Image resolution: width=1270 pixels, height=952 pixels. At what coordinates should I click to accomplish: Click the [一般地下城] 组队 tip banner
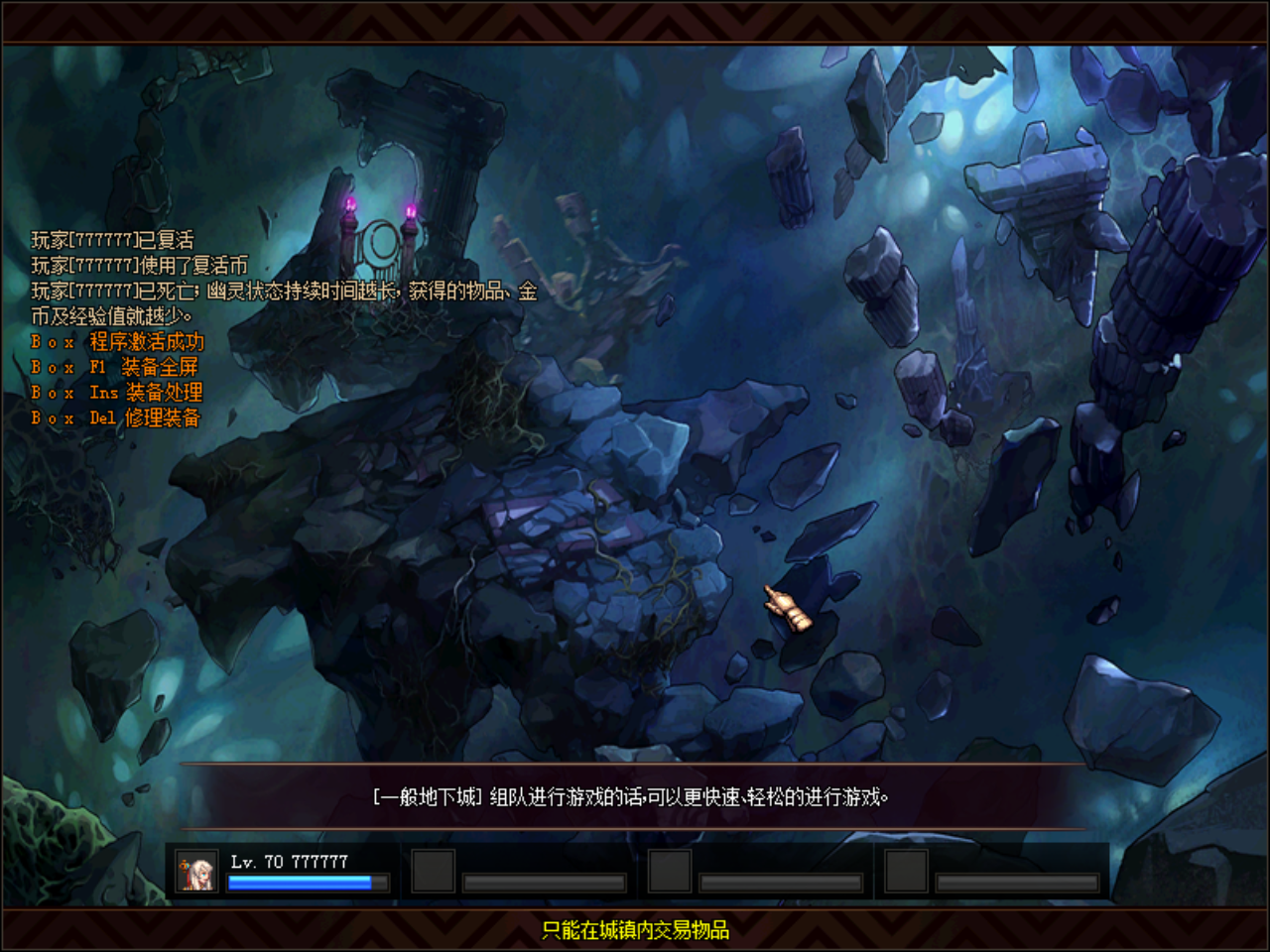point(633,795)
